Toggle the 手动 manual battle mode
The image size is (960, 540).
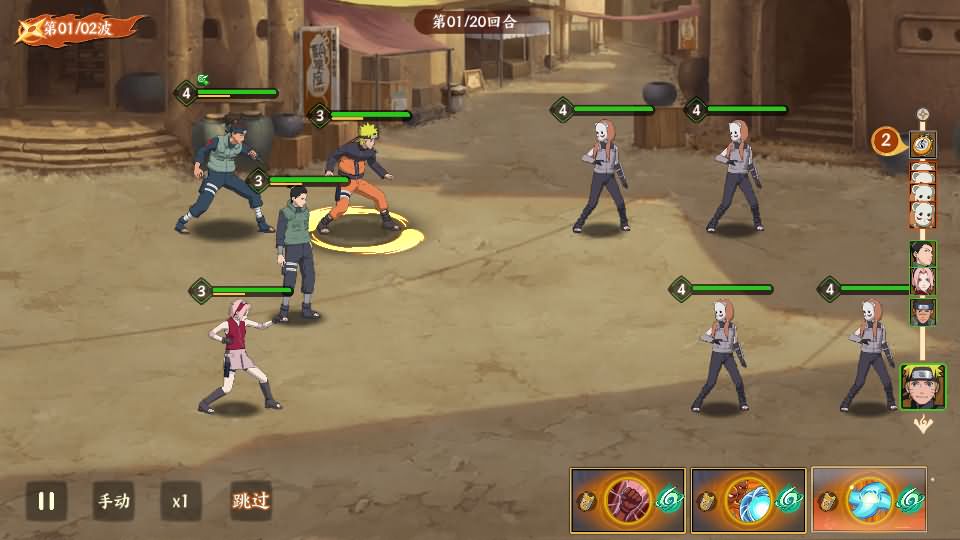[x=113, y=501]
